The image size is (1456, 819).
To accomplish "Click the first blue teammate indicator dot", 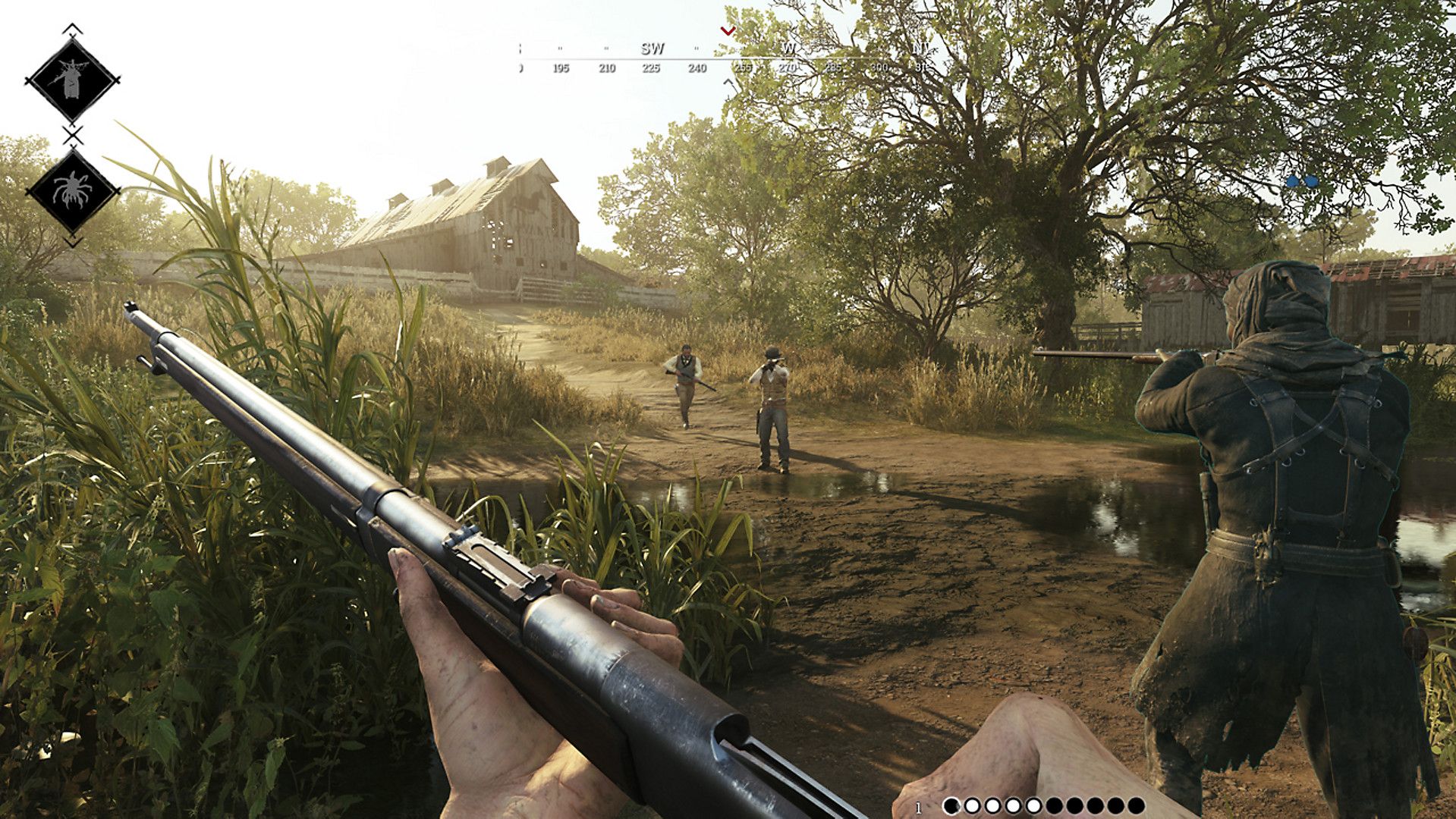I will (1293, 181).
